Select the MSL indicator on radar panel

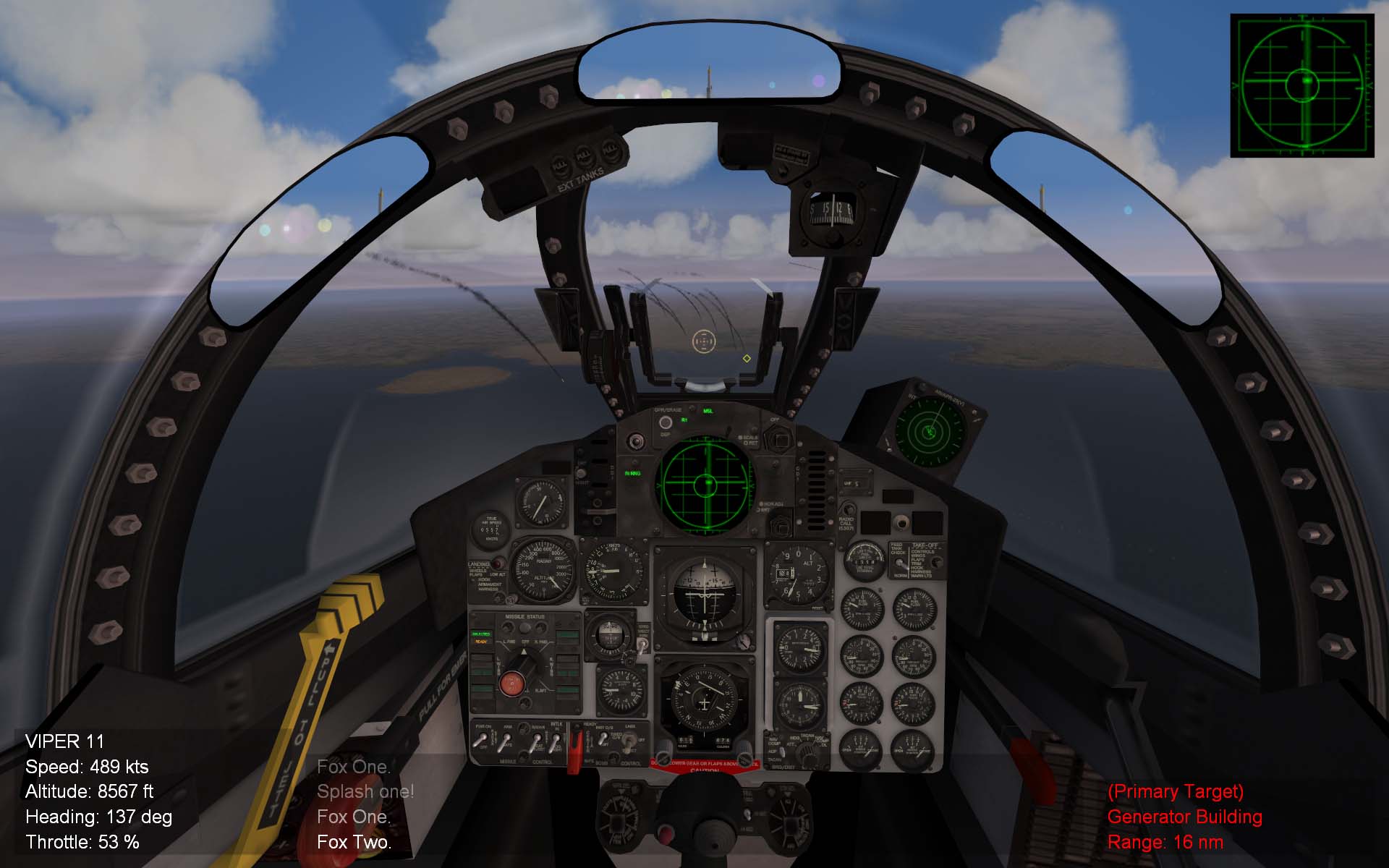pos(708,411)
